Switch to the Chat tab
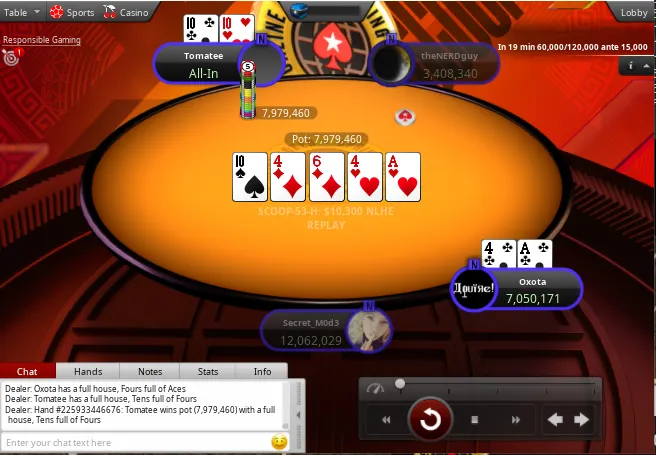The height and width of the screenshot is (455, 656). tap(28, 371)
